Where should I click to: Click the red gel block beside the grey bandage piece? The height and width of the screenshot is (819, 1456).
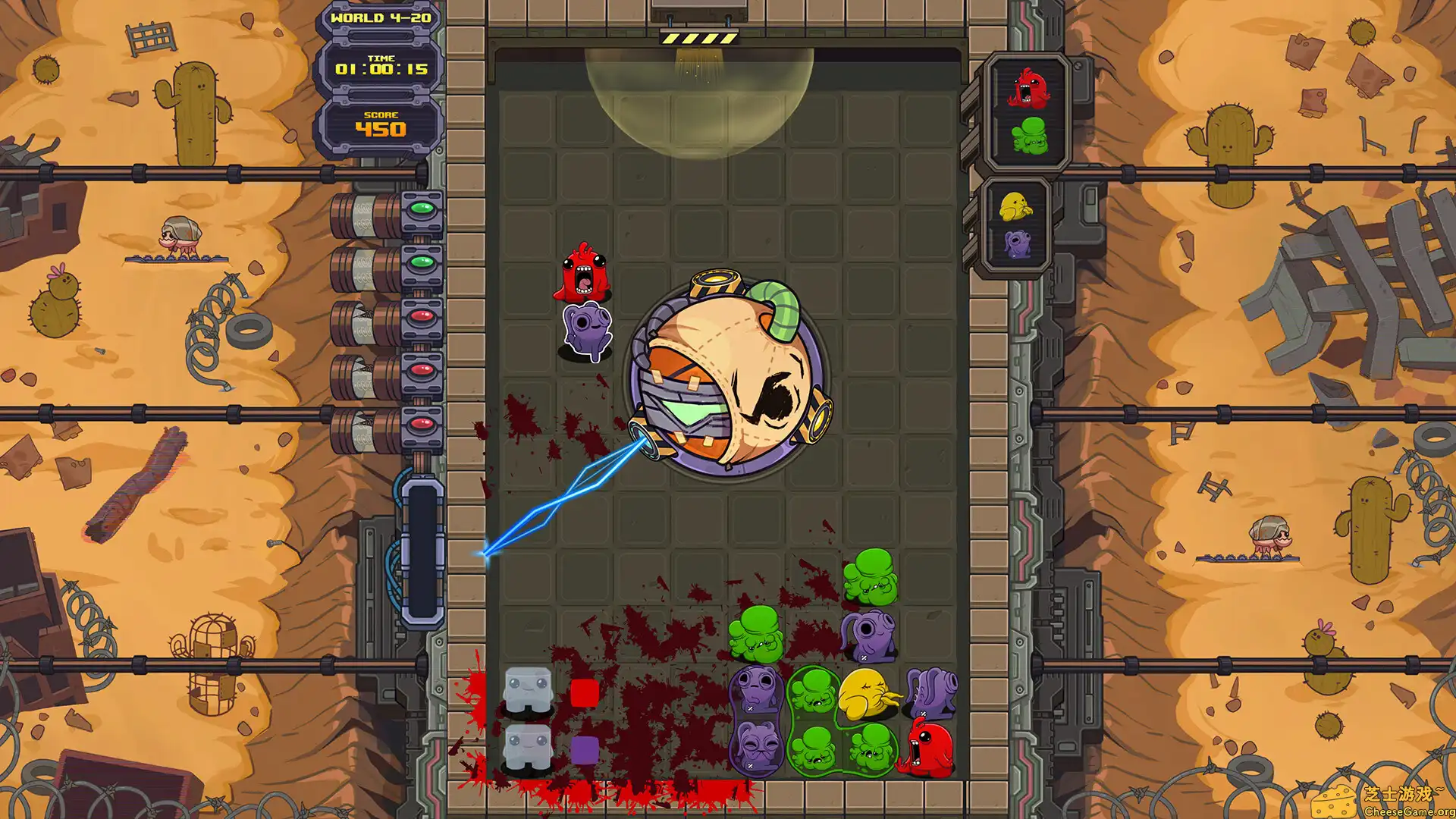584,692
